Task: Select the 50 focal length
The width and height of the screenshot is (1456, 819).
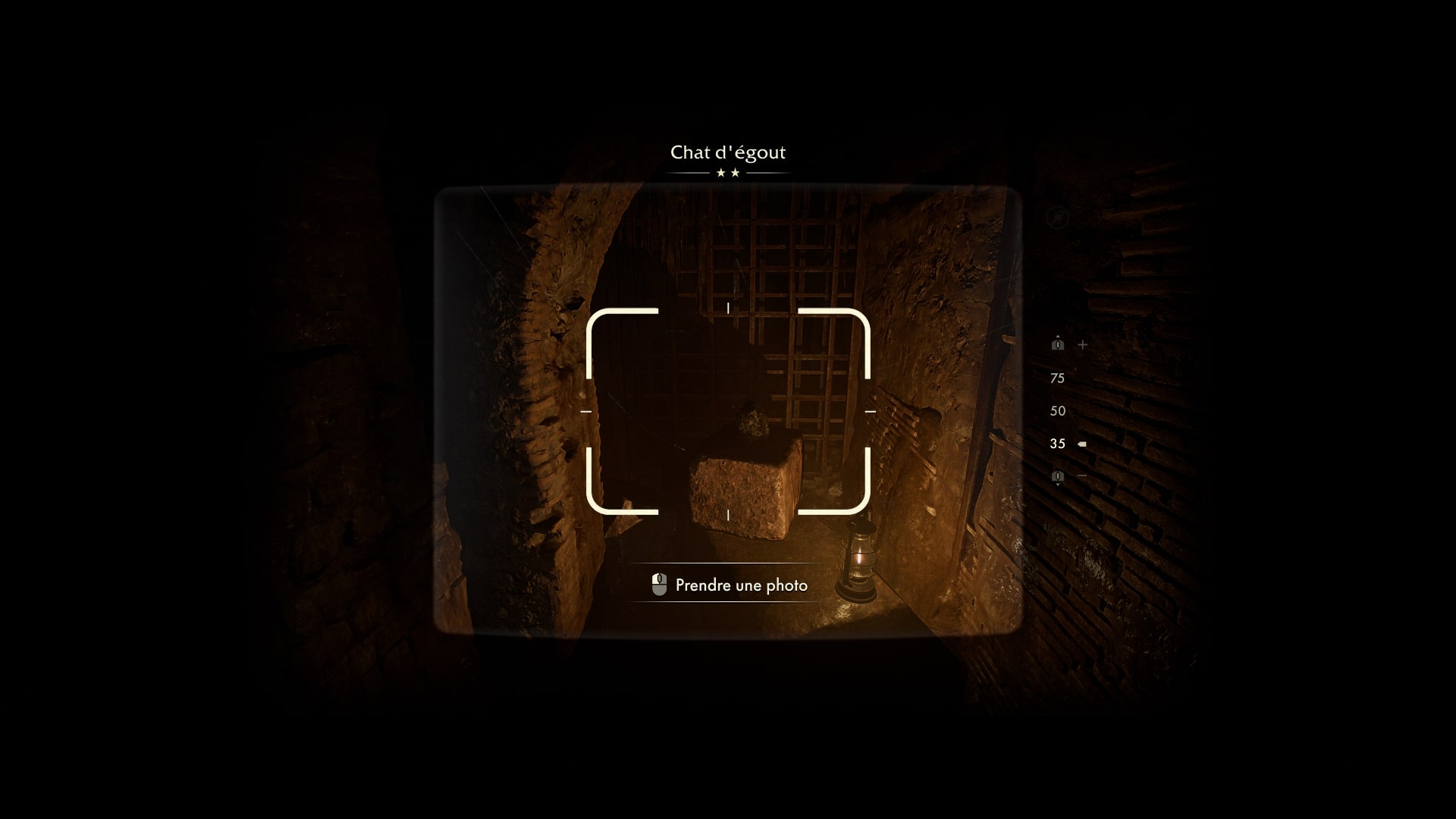Action: [x=1057, y=410]
